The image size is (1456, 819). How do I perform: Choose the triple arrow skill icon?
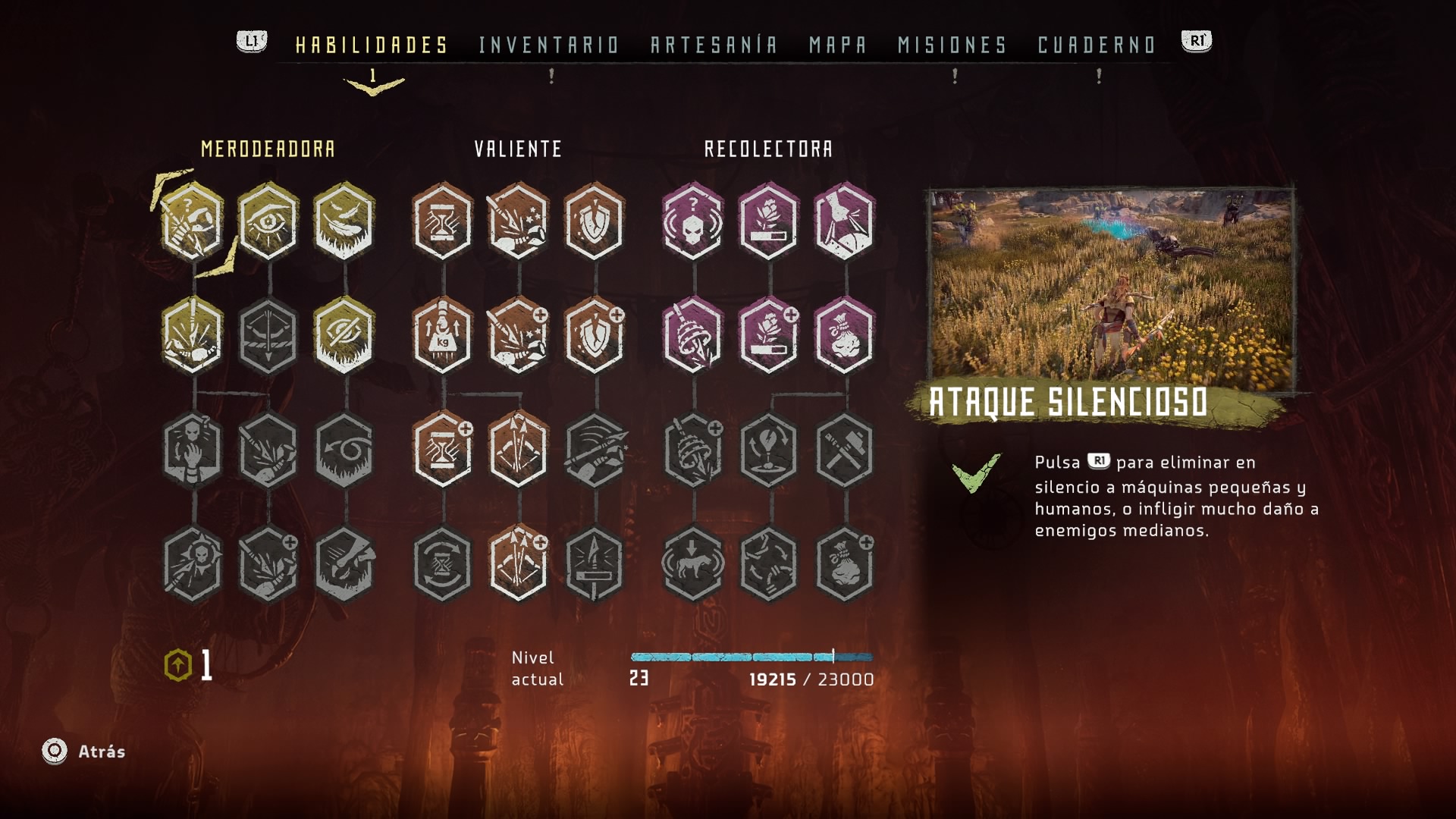519,450
